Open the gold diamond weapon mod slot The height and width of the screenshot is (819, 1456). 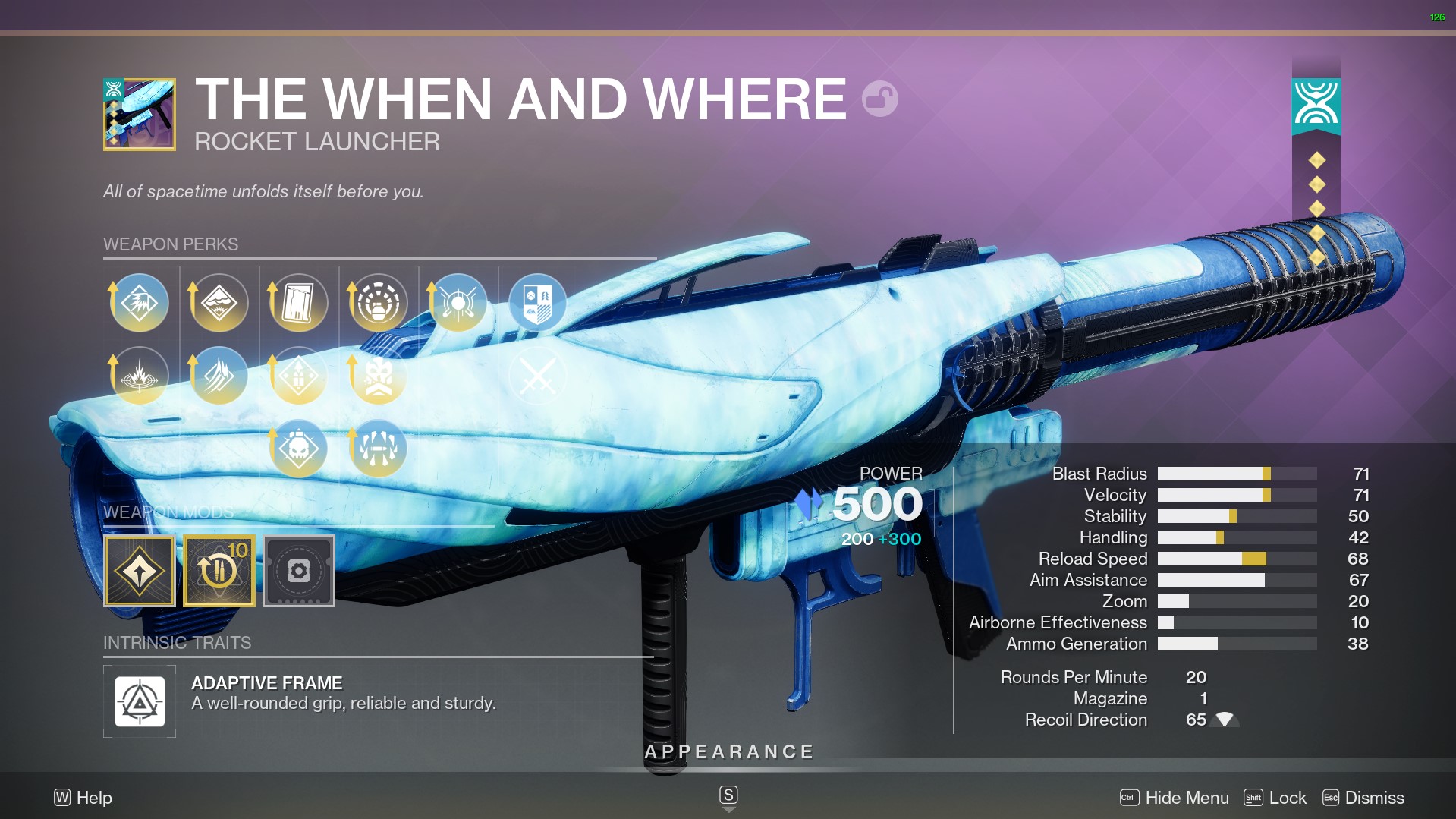click(x=140, y=571)
